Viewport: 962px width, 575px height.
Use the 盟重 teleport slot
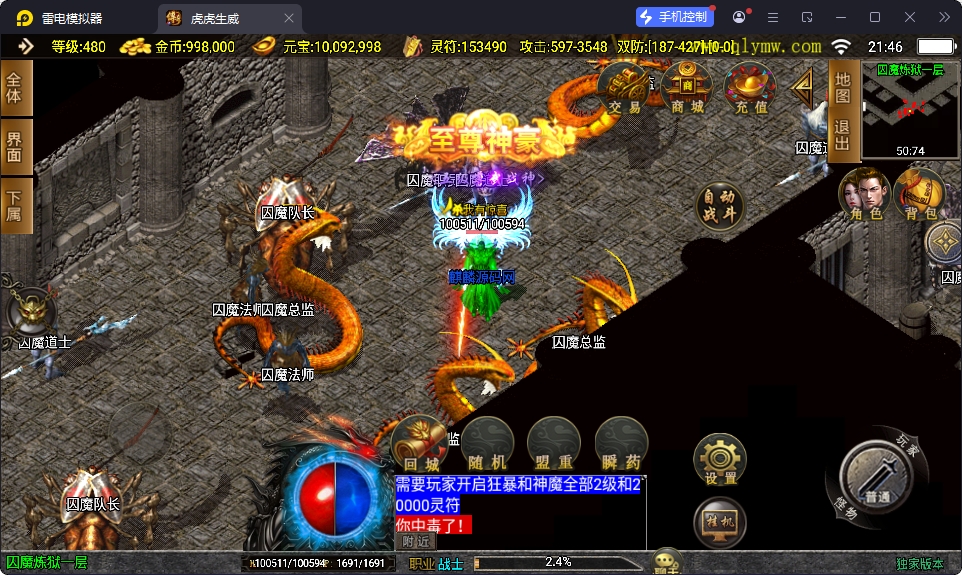pos(553,443)
